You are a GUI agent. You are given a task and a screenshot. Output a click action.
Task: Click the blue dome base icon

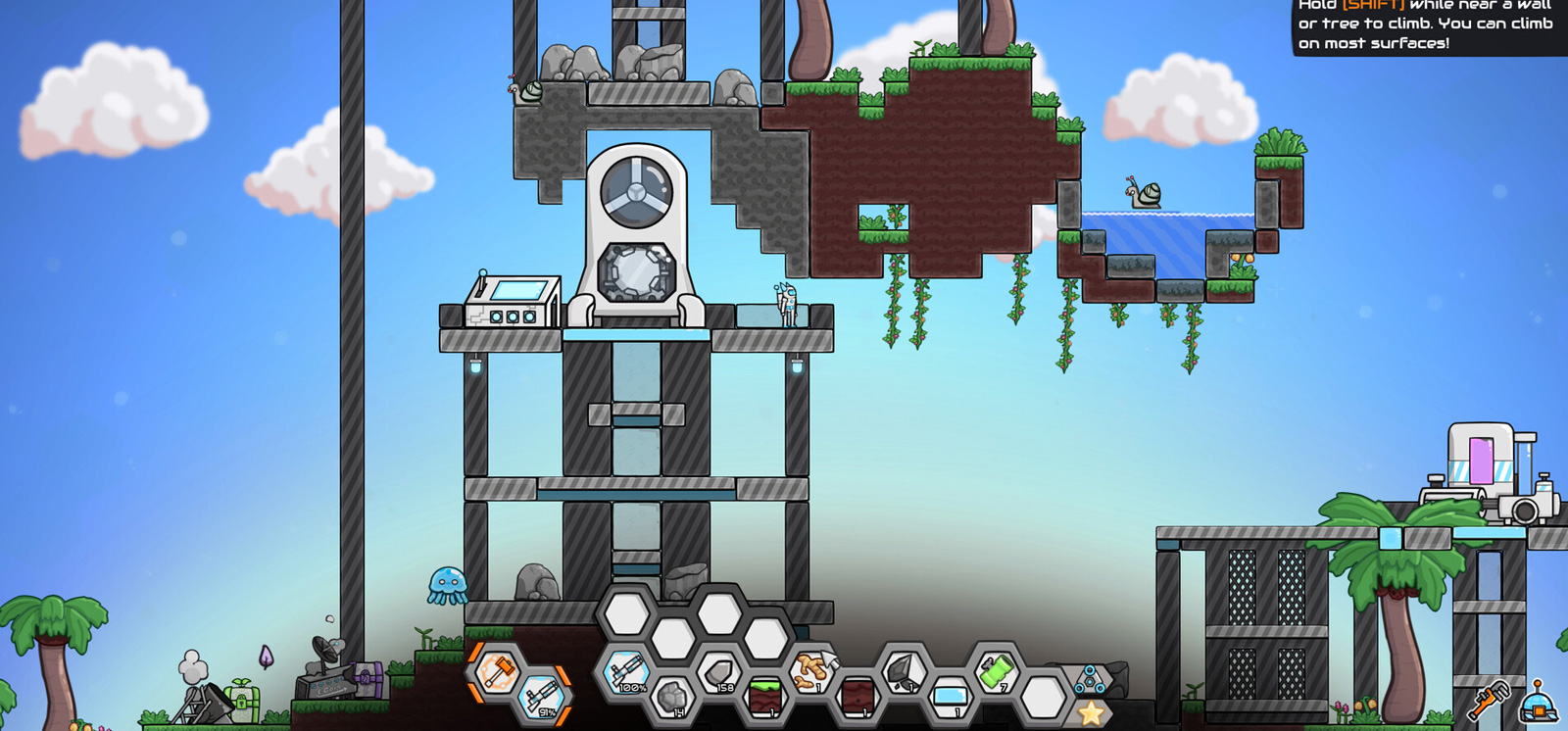click(1538, 702)
